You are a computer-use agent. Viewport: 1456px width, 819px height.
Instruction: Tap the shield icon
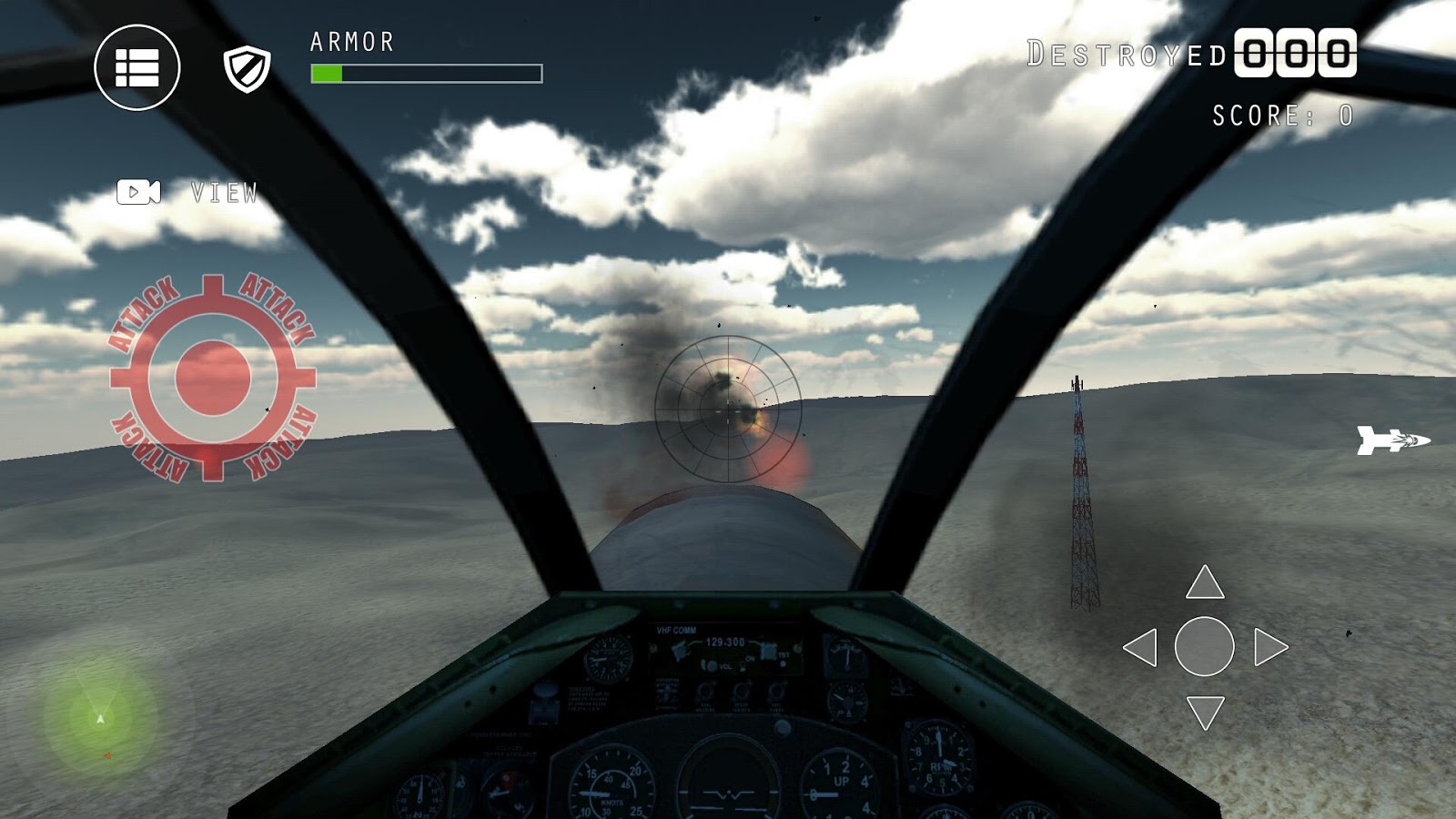point(247,69)
